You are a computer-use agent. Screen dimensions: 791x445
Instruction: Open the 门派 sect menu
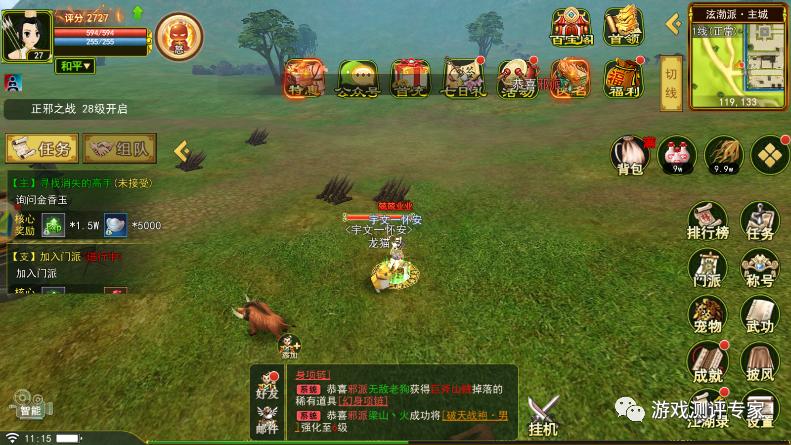(706, 268)
